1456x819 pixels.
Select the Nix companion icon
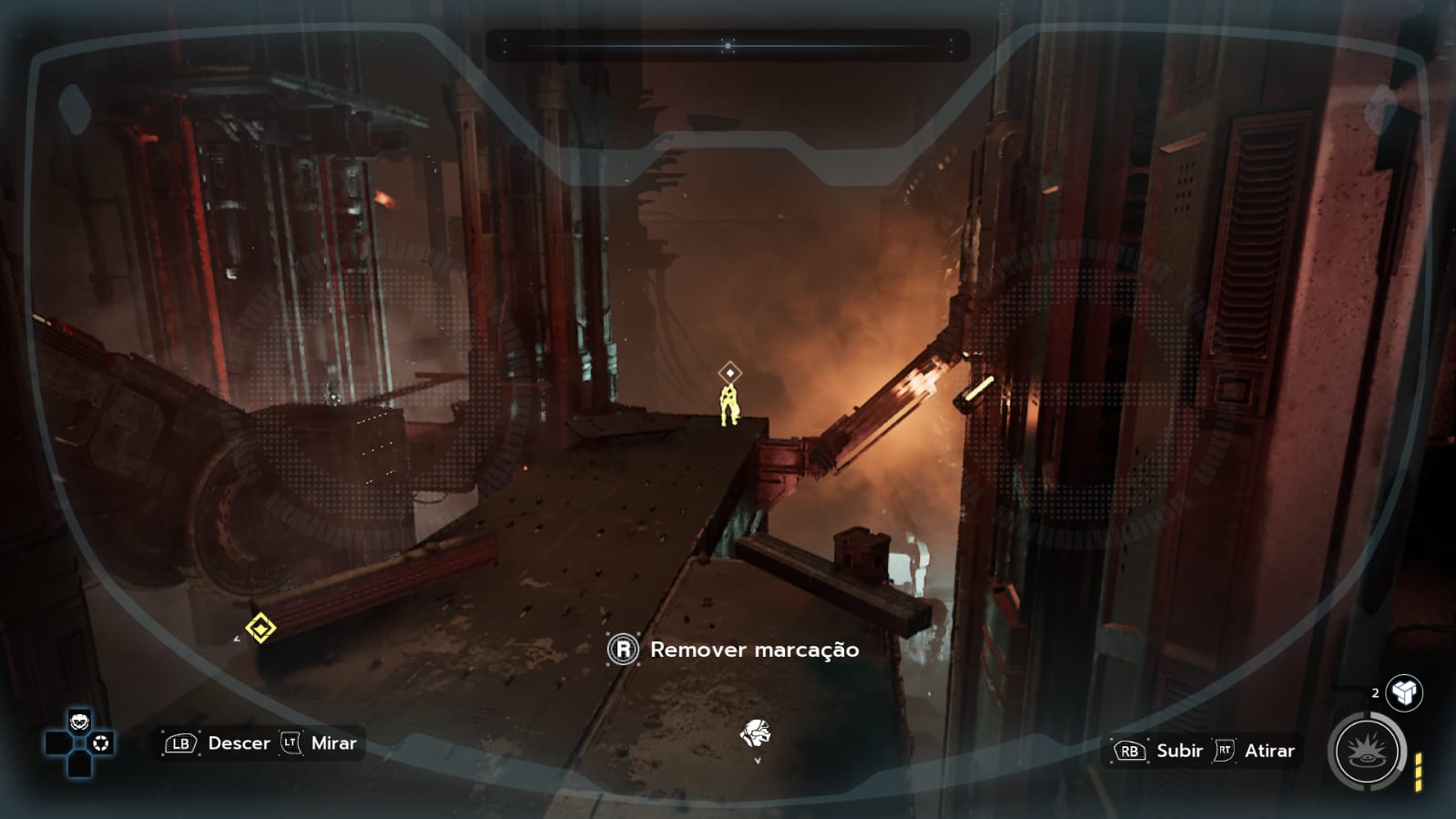click(x=755, y=732)
